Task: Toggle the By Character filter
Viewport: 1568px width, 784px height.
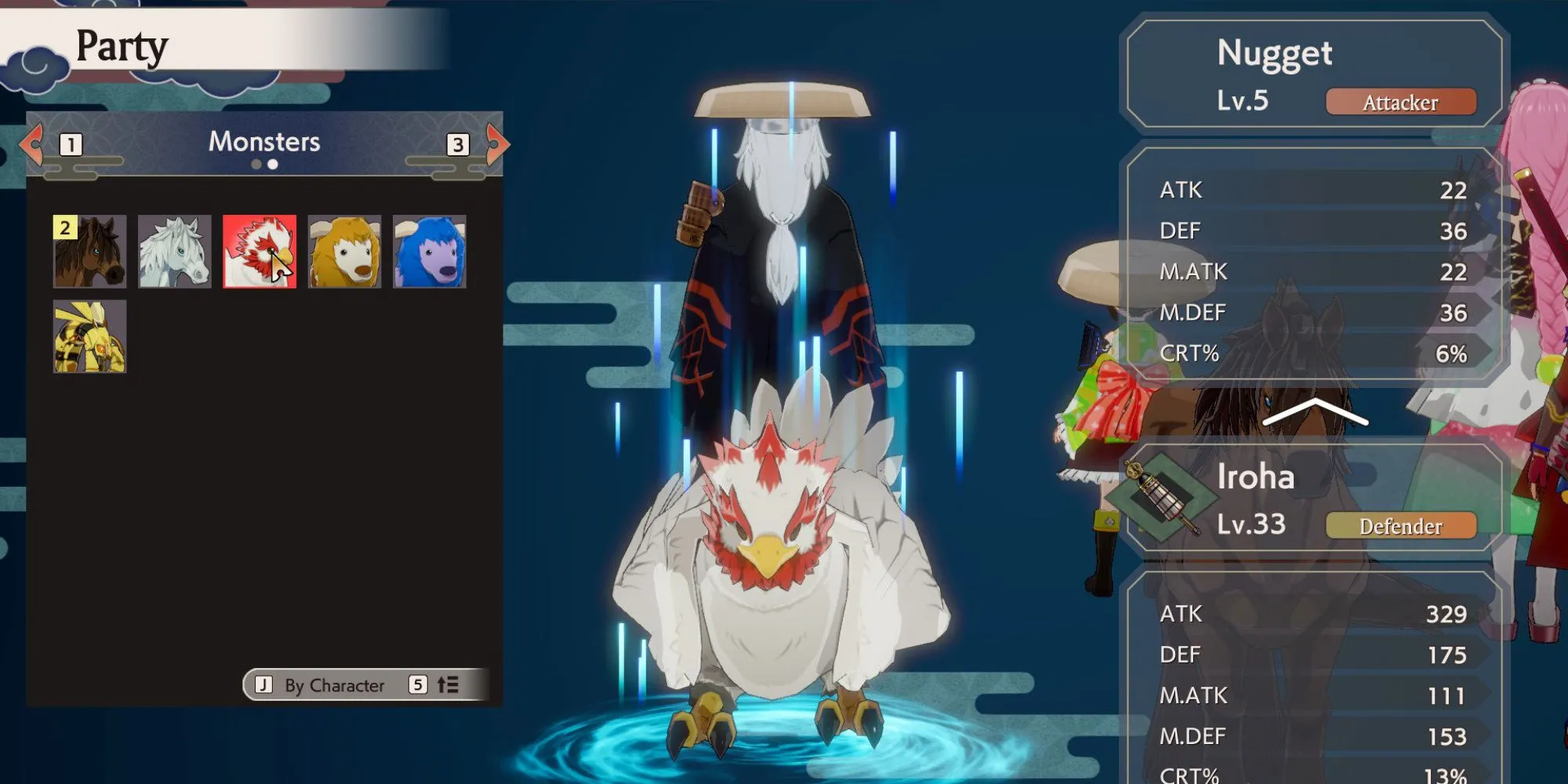Action: [x=321, y=685]
